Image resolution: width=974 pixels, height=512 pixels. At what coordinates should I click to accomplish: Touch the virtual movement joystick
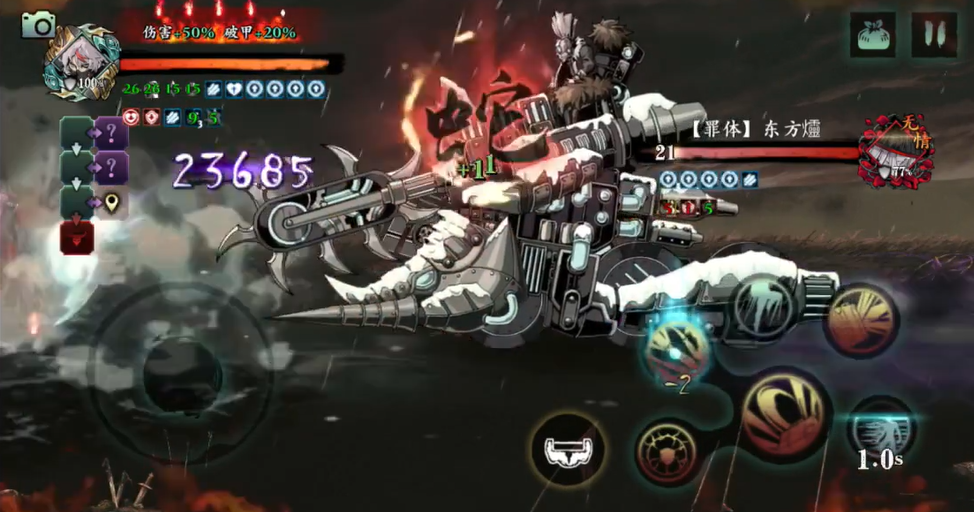tap(181, 372)
